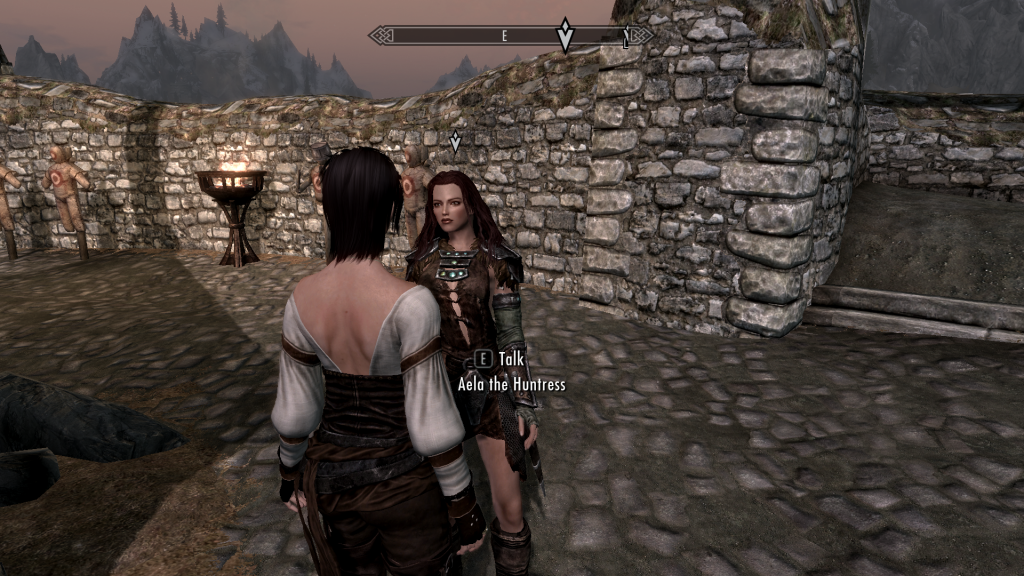Click the quest marker on the compass bar

click(x=565, y=35)
